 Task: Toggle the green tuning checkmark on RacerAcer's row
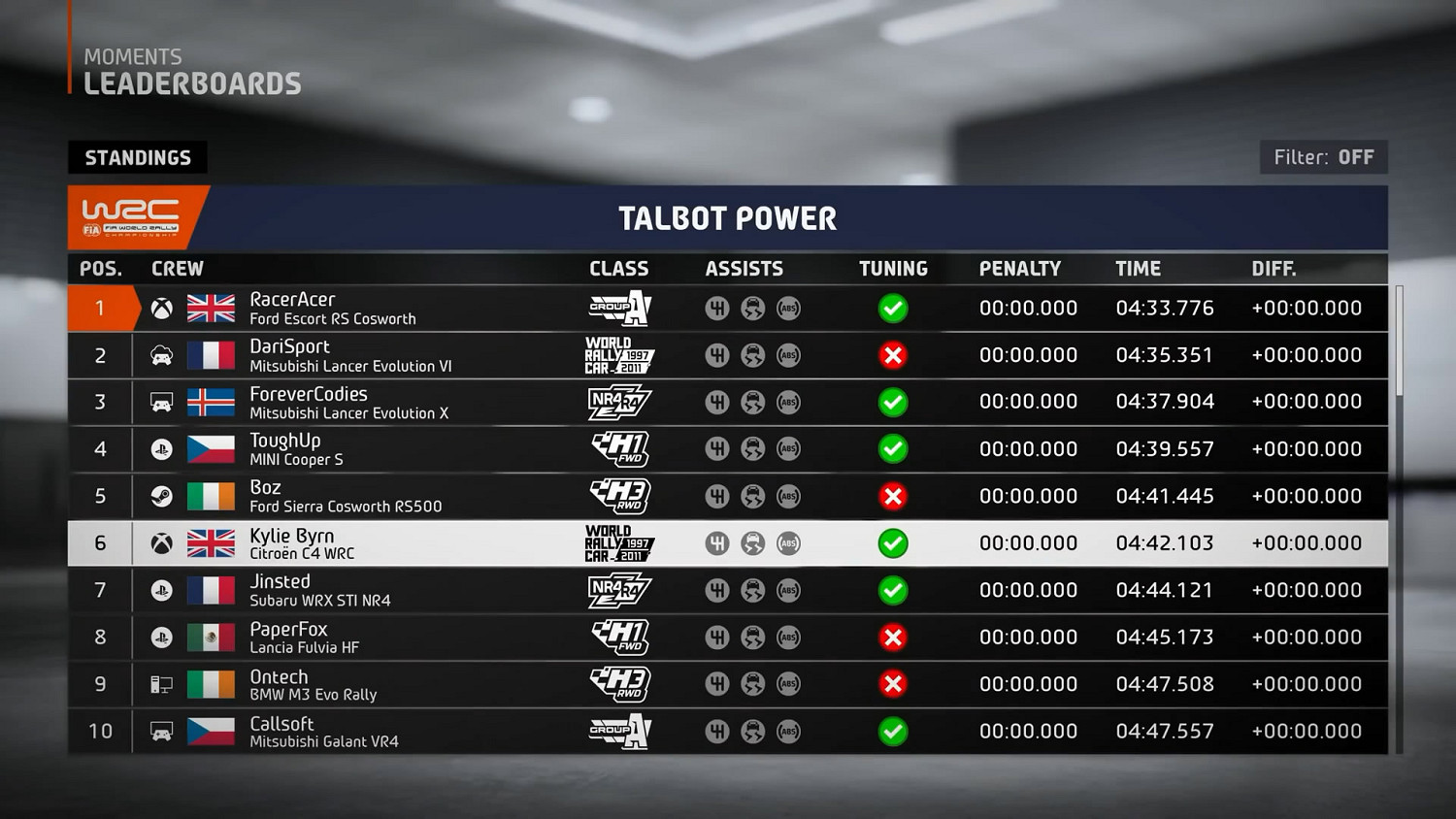click(893, 309)
